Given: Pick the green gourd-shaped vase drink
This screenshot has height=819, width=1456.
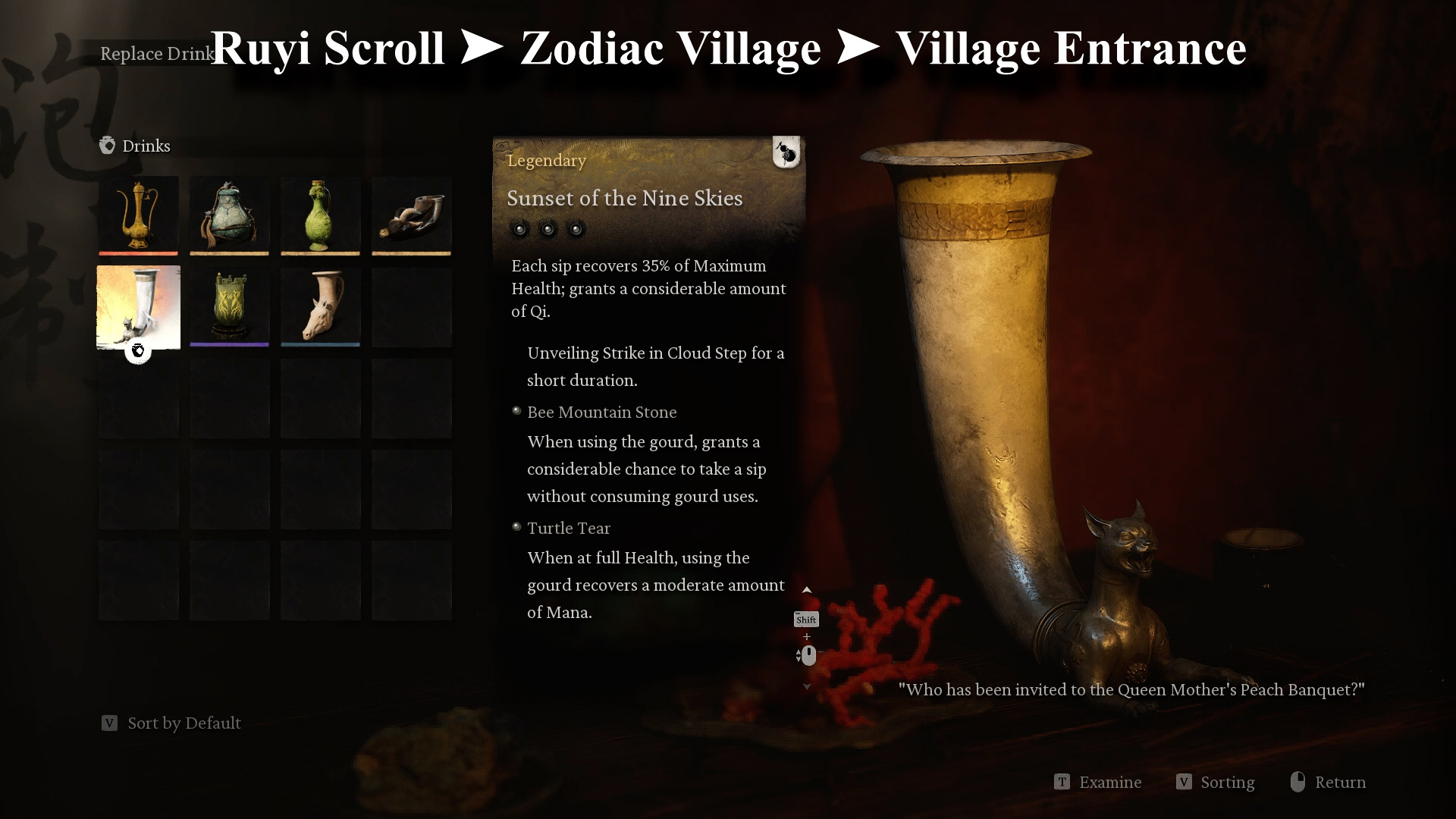Looking at the screenshot, I should click(x=320, y=215).
